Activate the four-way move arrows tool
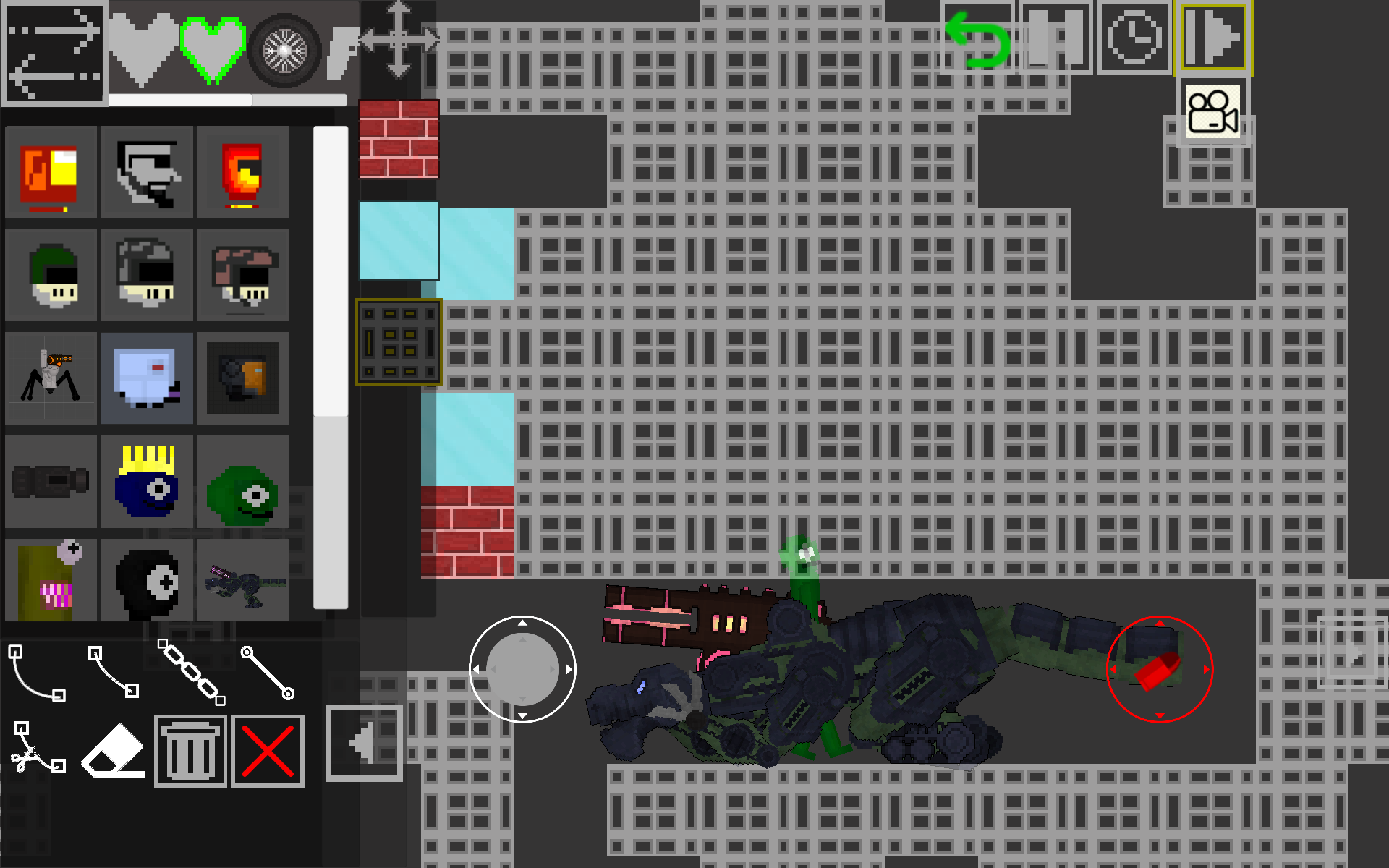 click(399, 40)
